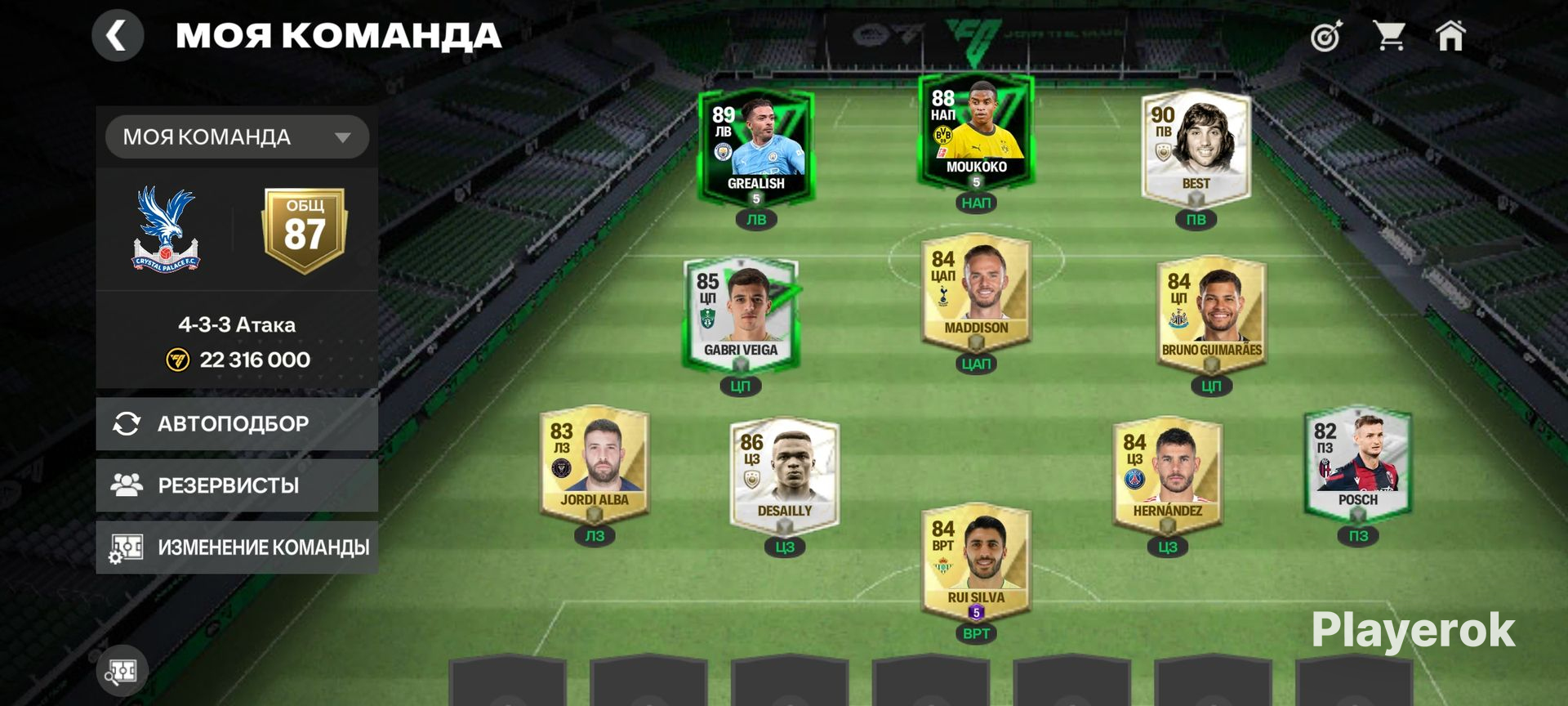This screenshot has height=706, width=1568.
Task: Open the objectives target icon
Action: click(x=1326, y=37)
